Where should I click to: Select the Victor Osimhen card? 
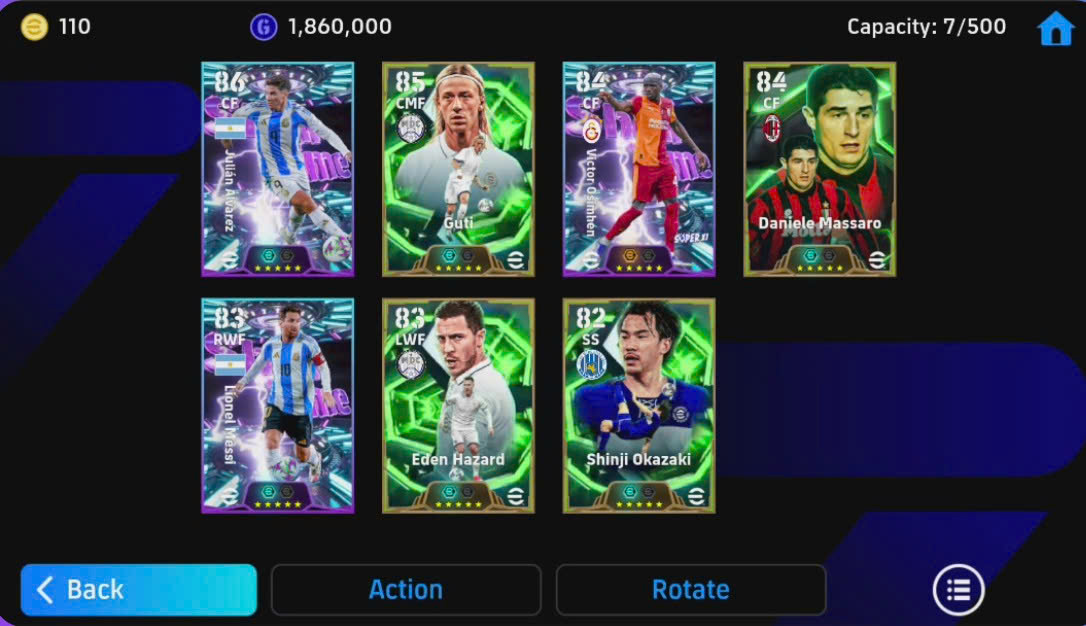tap(639, 169)
